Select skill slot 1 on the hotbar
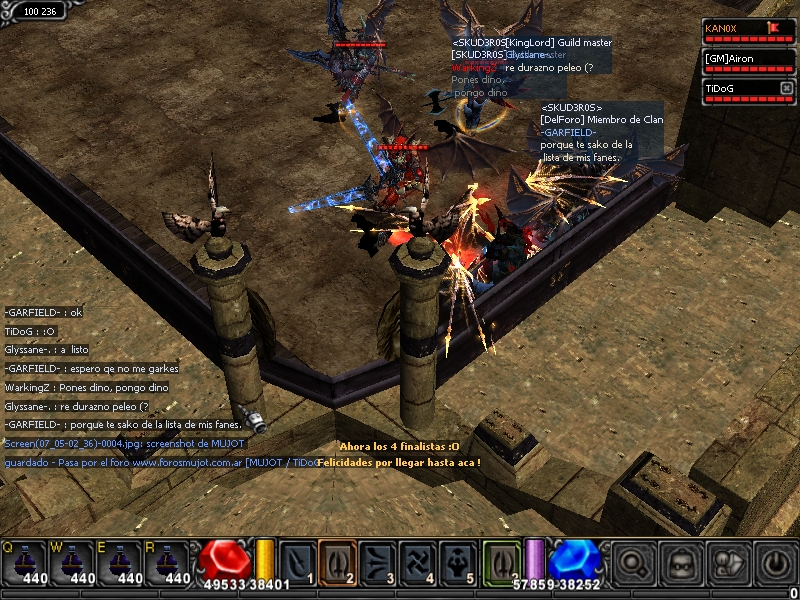 [297, 561]
